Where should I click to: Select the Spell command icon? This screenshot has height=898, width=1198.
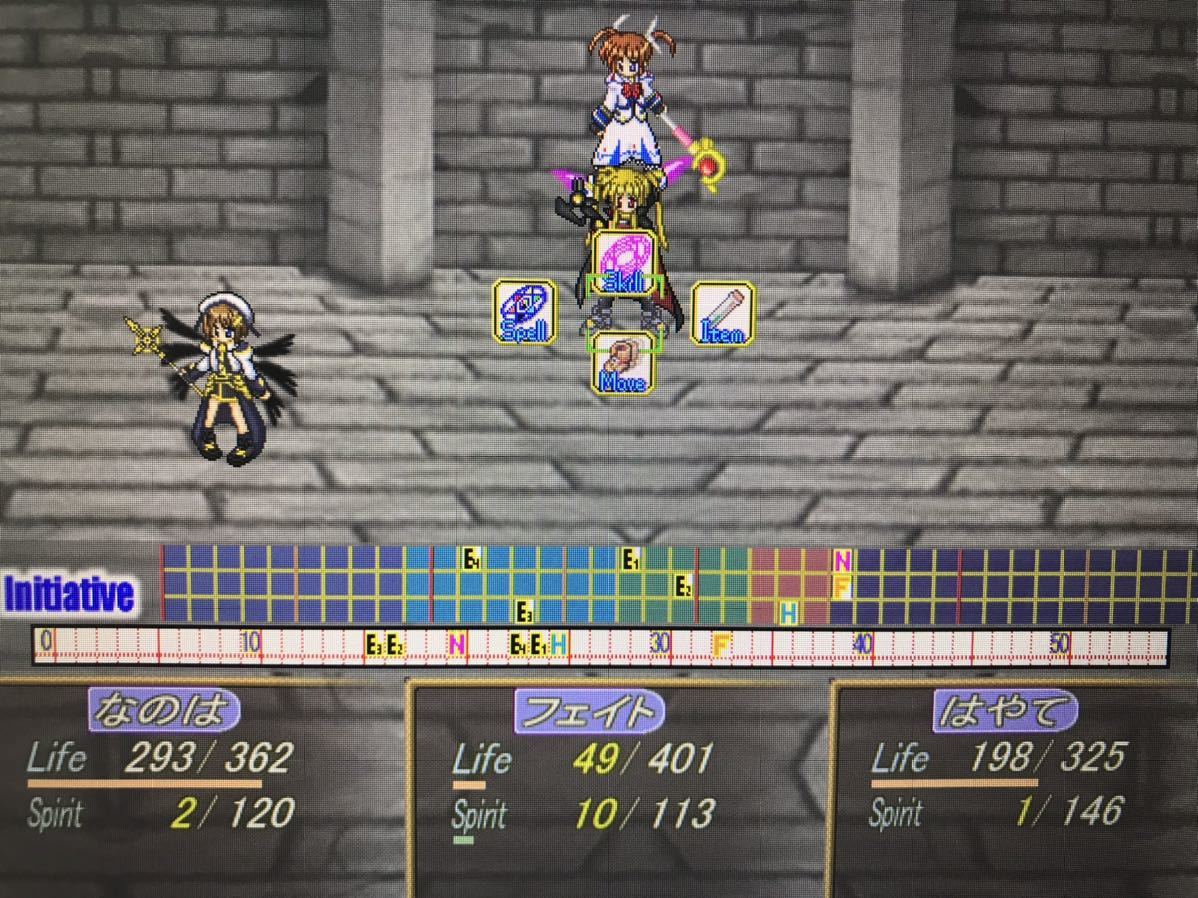pyautogui.click(x=524, y=312)
